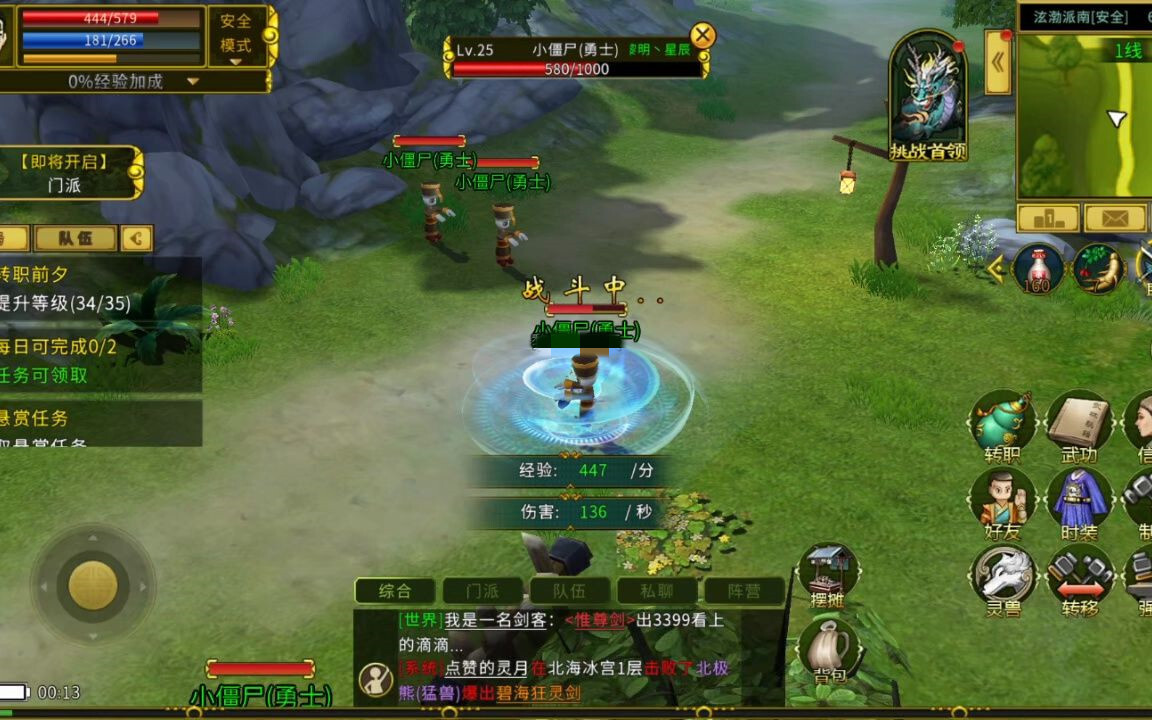
Task: Open the 背包 backpack inventory
Action: point(829,651)
